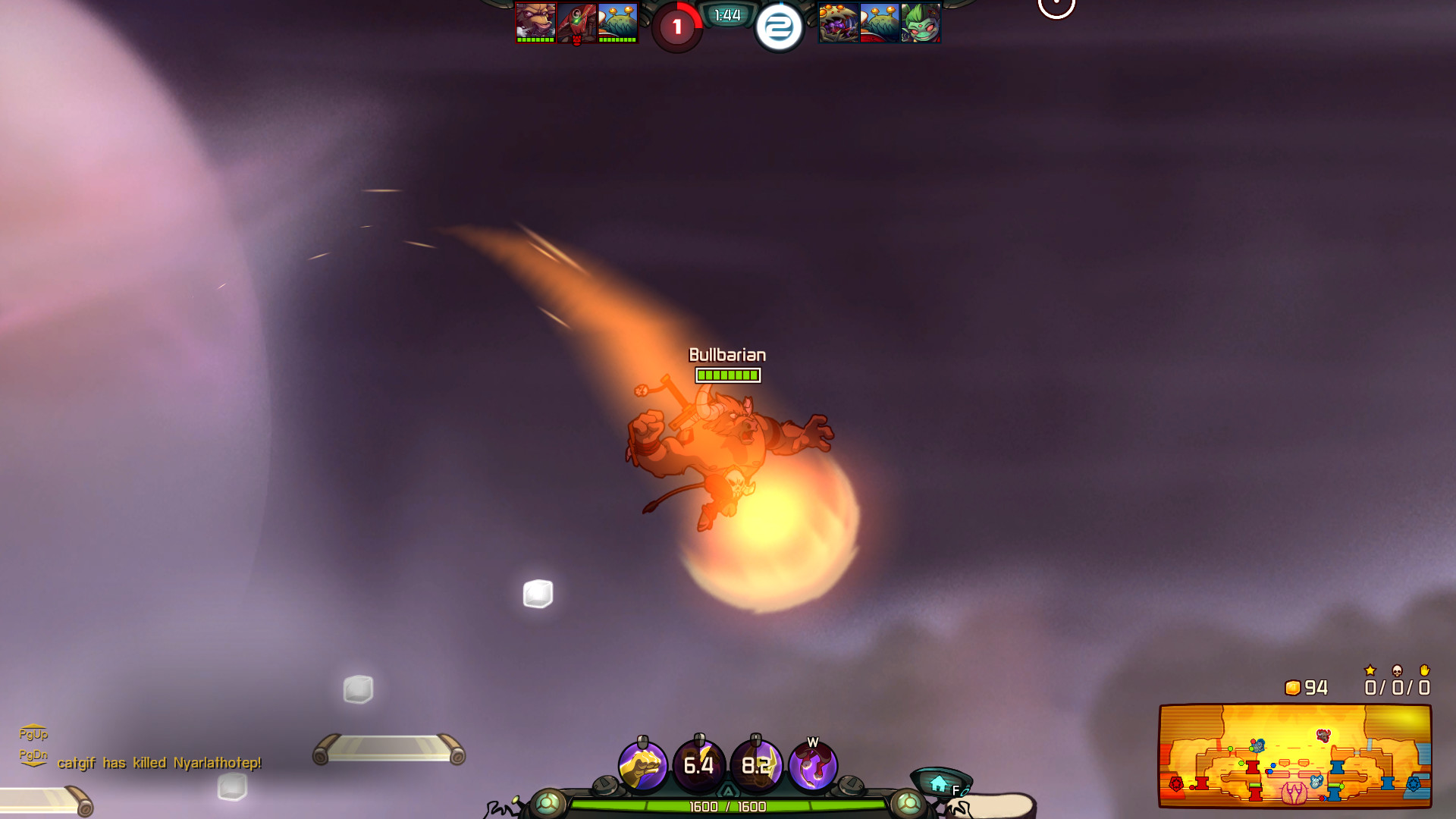Activate the golden fist attack ability
1456x819 pixels.
(x=642, y=766)
